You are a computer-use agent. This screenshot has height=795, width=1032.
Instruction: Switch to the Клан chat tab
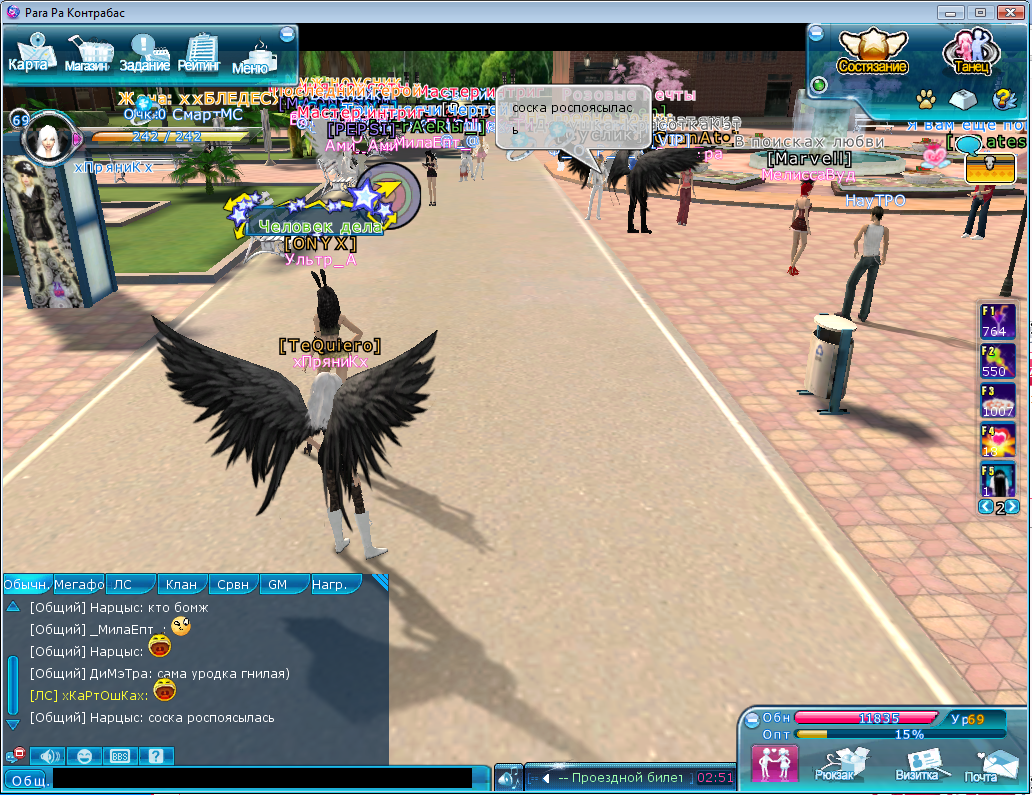point(182,584)
